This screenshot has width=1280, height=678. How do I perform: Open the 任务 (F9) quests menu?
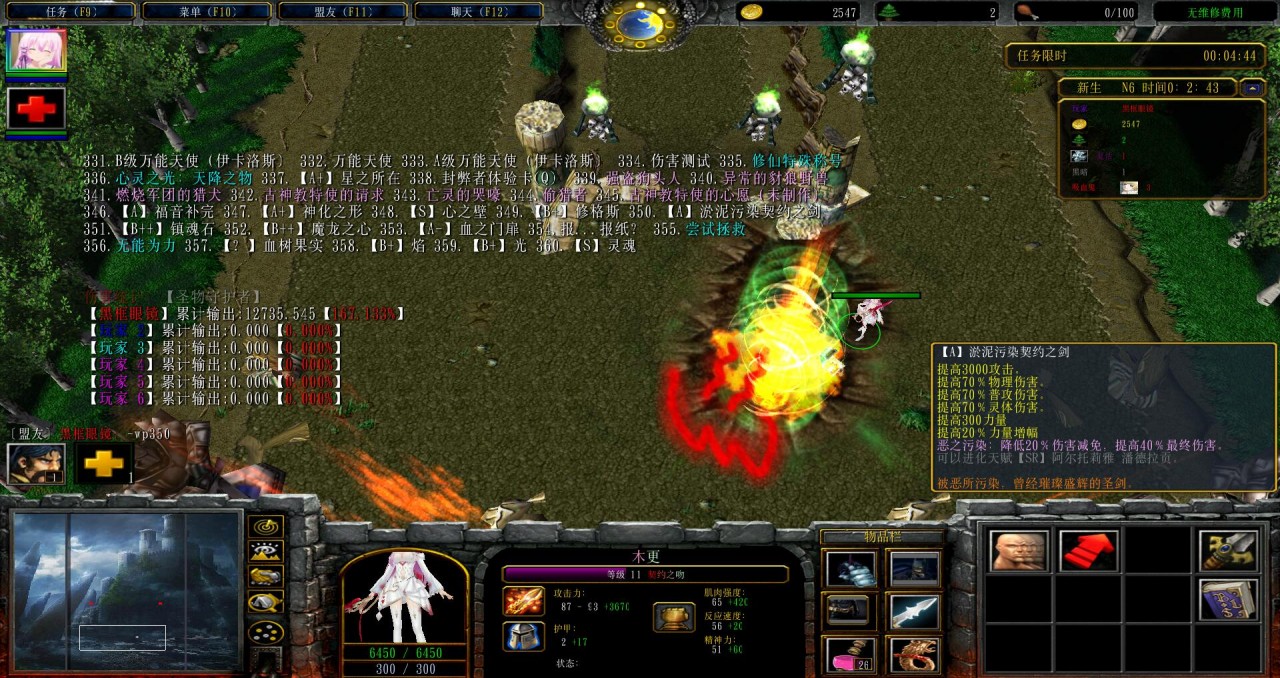pos(70,11)
